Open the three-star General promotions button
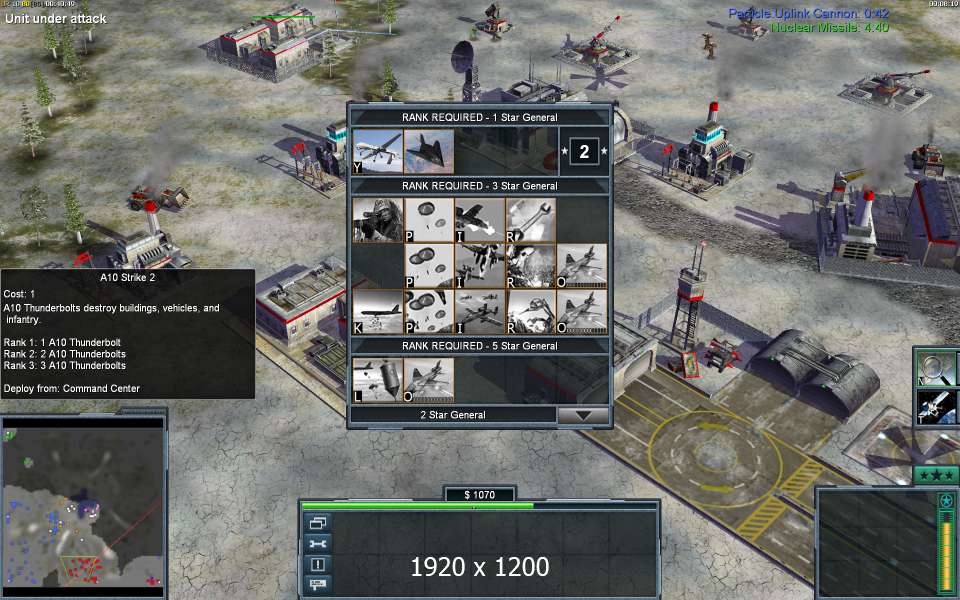This screenshot has height=600, width=960. pyautogui.click(x=936, y=475)
